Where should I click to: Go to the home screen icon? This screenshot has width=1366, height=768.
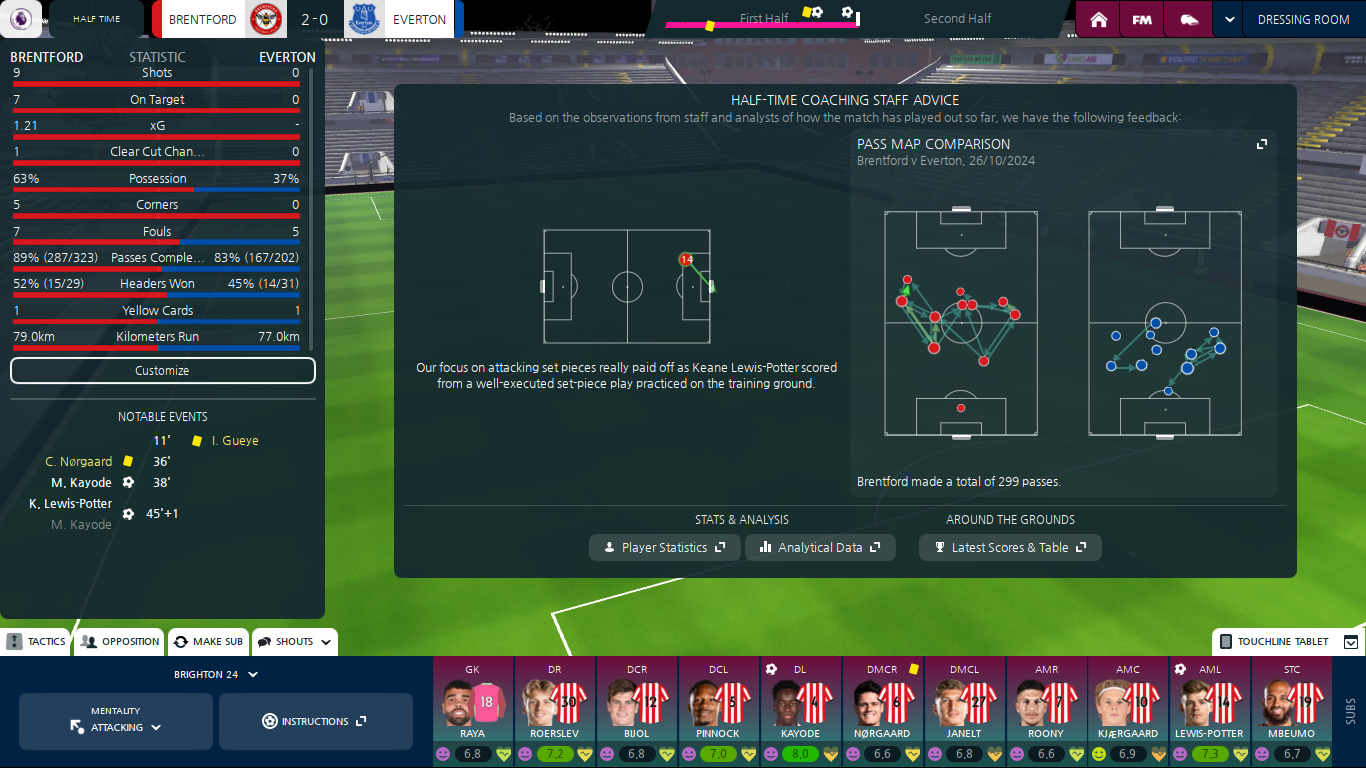pyautogui.click(x=1099, y=20)
